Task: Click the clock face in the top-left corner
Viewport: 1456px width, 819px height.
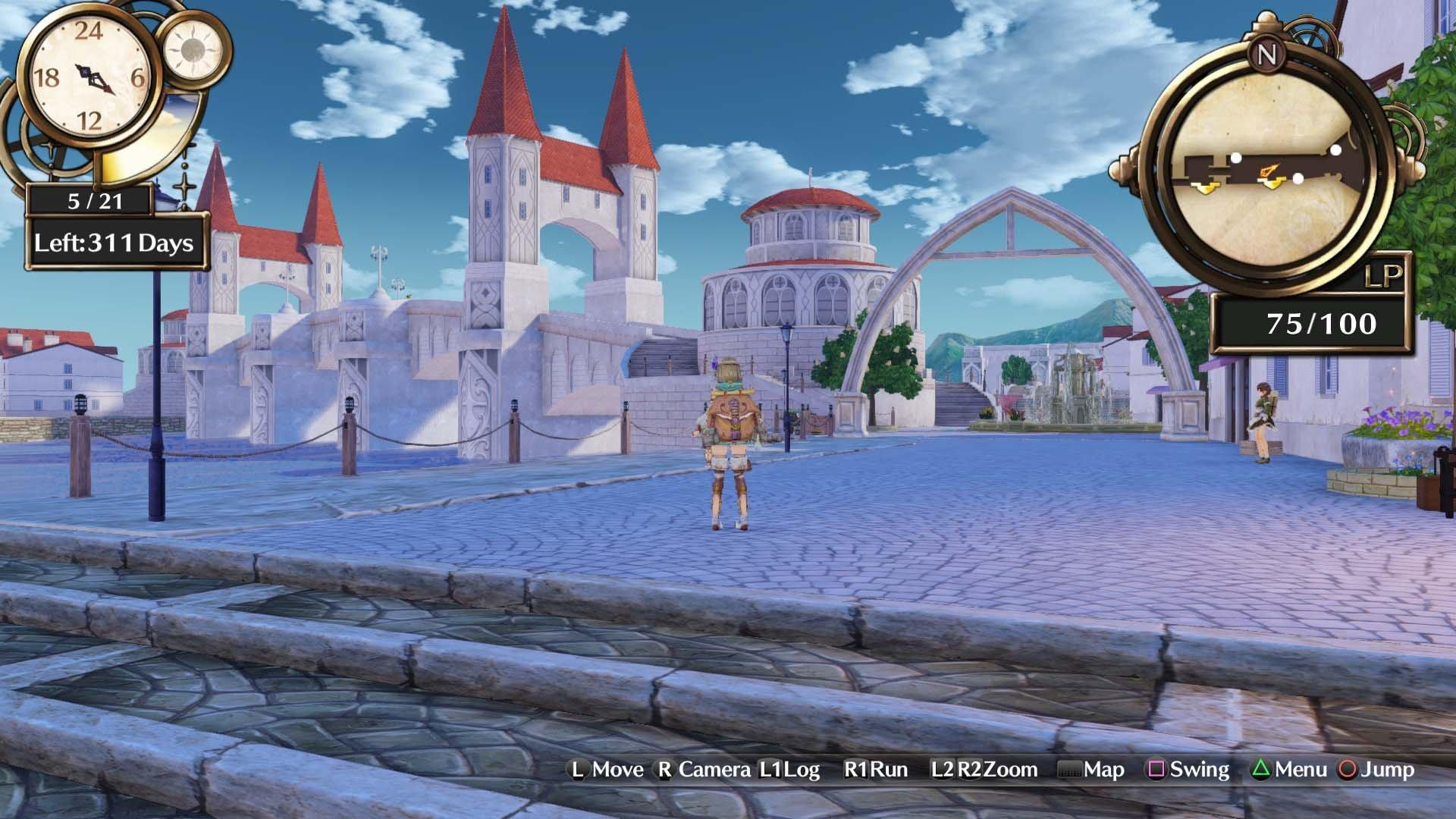Action: click(89, 76)
